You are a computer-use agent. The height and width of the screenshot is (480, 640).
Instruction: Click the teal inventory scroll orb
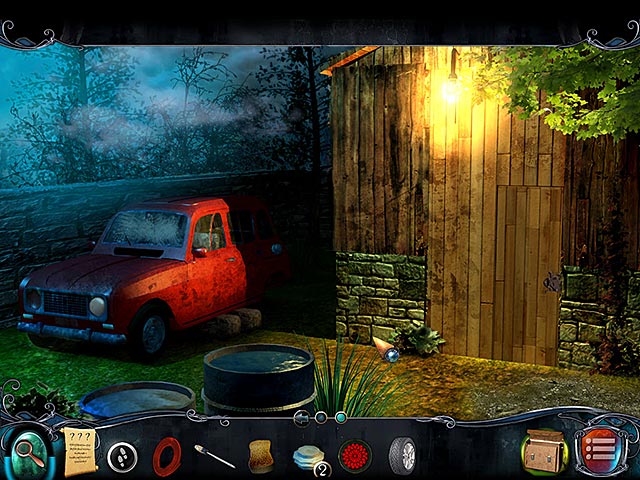[x=341, y=417]
